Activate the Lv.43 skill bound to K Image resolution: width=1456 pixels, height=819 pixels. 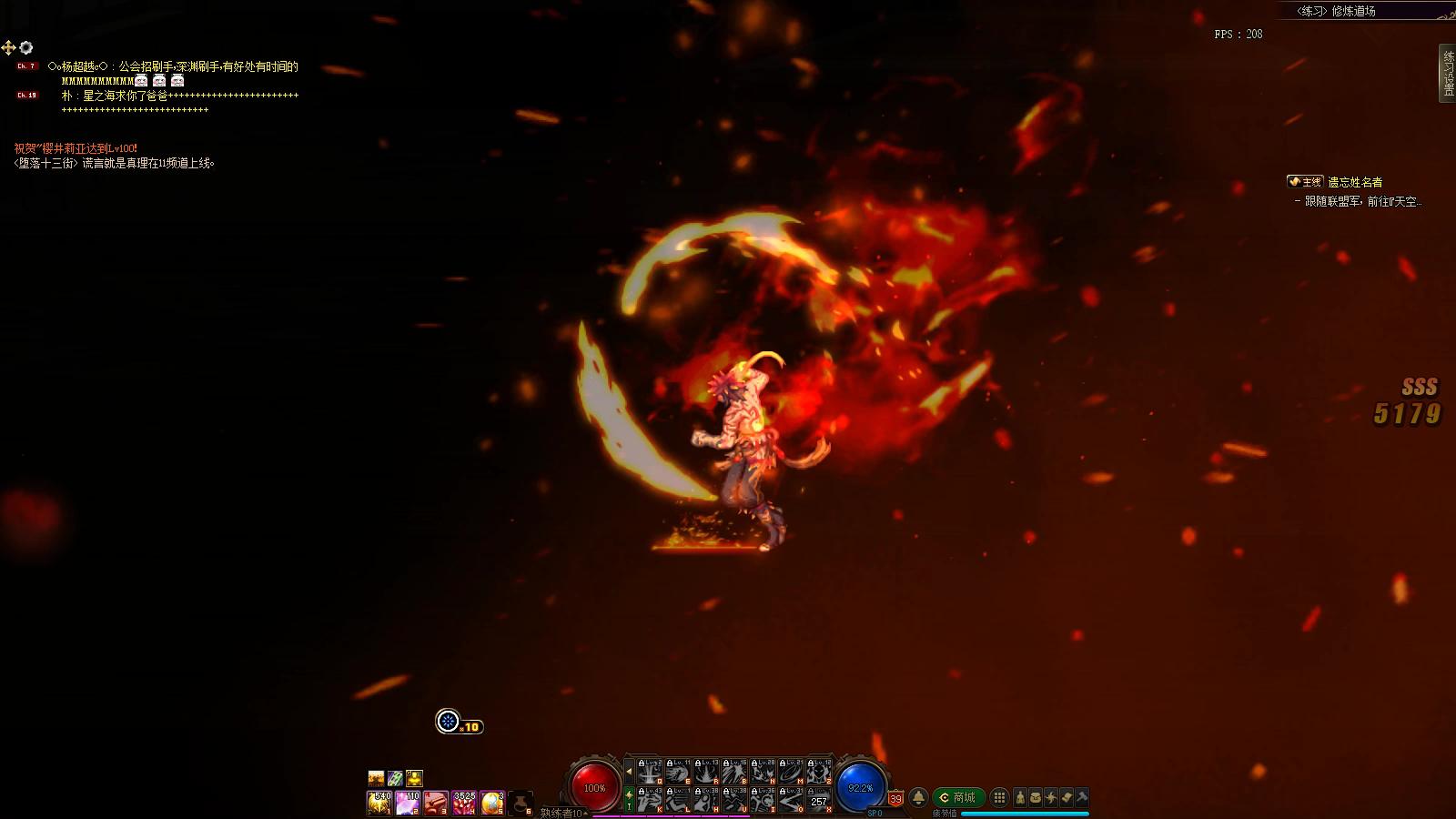click(649, 800)
